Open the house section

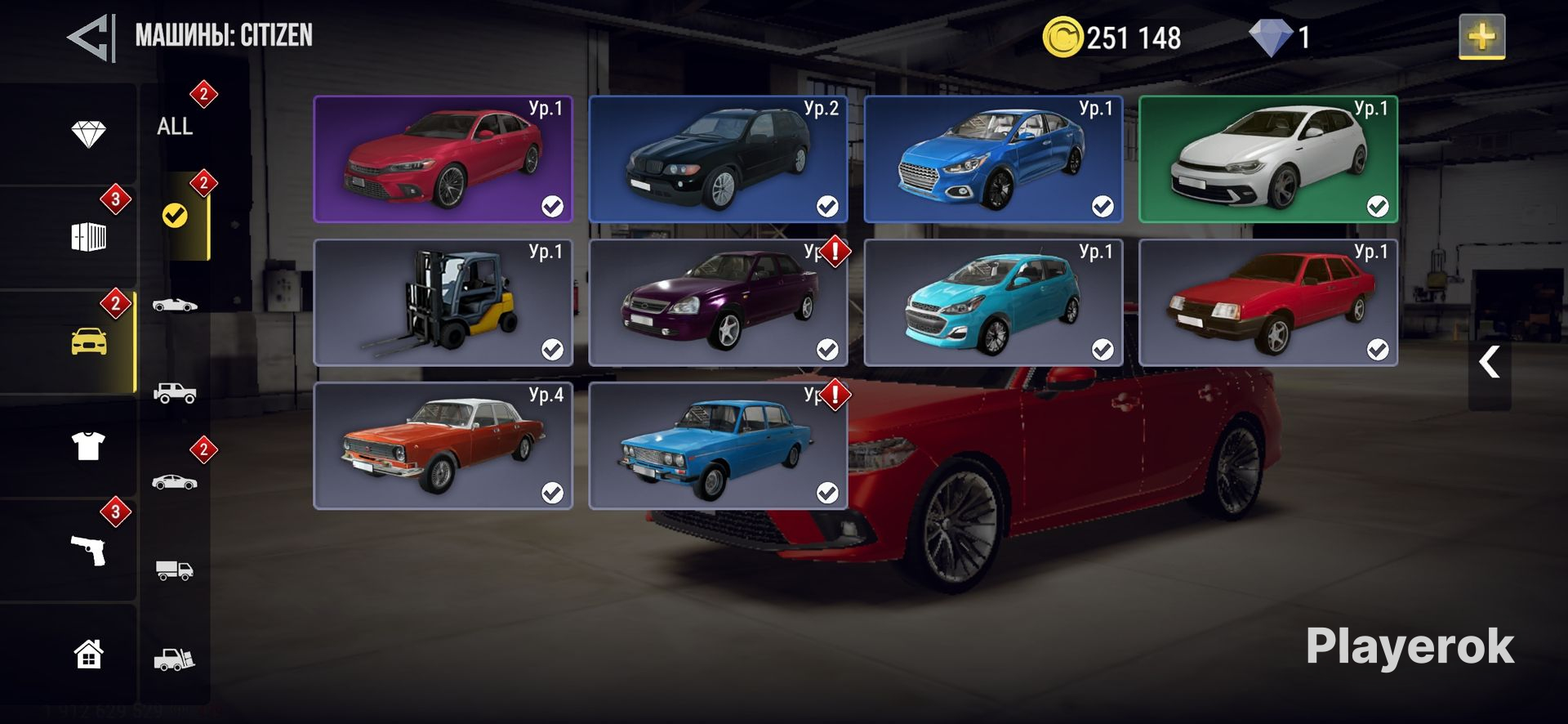(88, 654)
